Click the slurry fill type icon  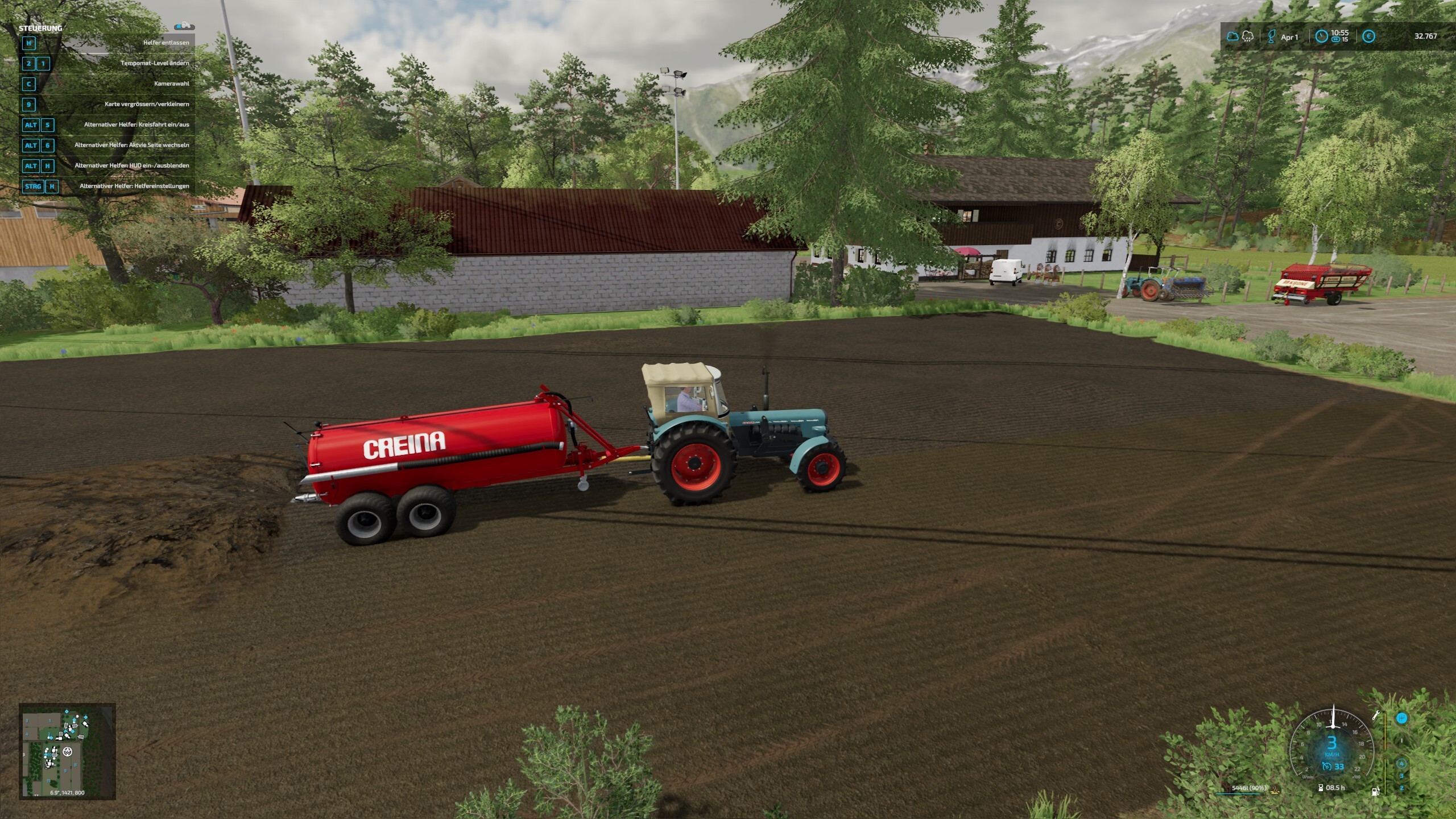(x=1275, y=789)
